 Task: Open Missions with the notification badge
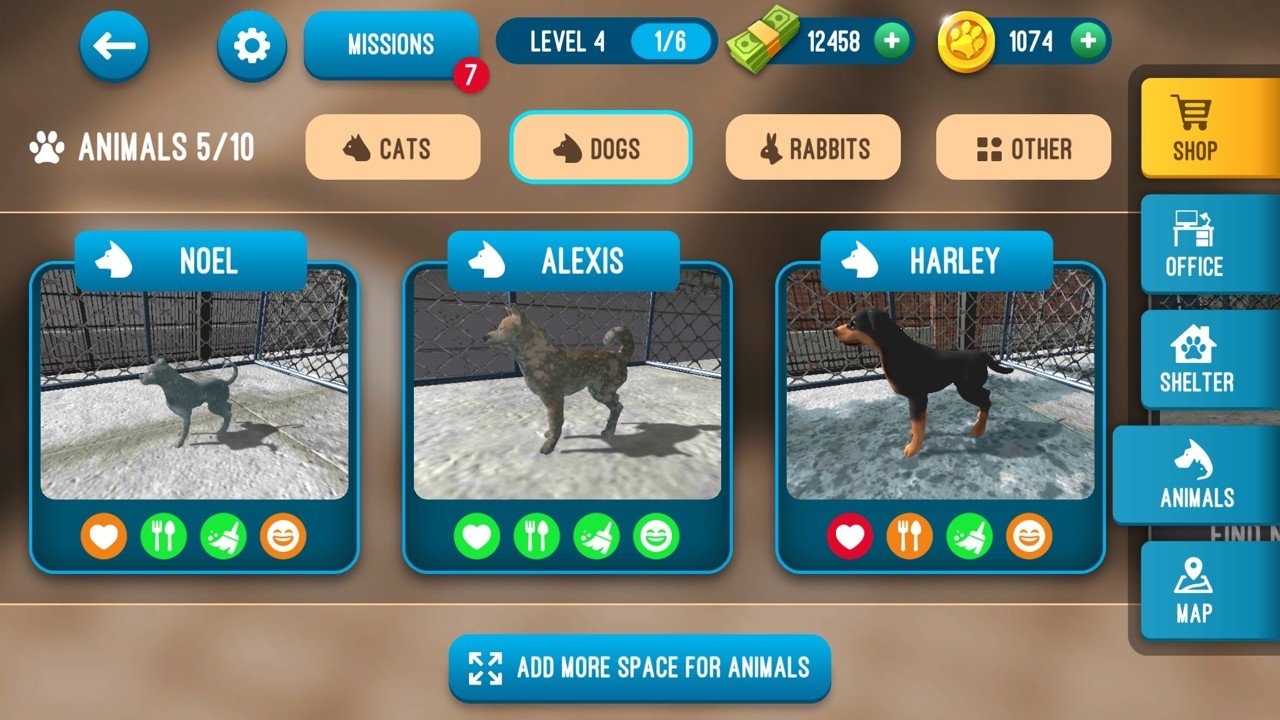coord(391,43)
